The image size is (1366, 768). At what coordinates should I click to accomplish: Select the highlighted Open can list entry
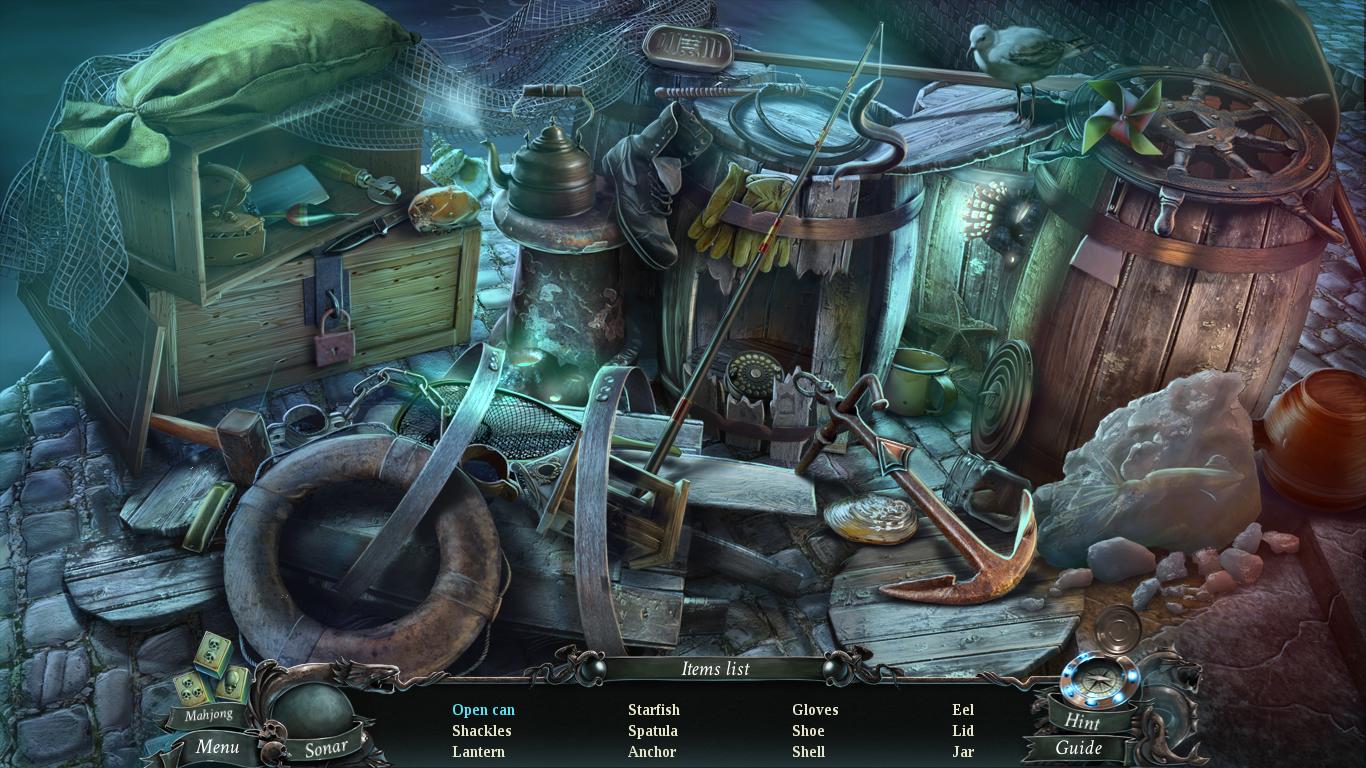[483, 710]
